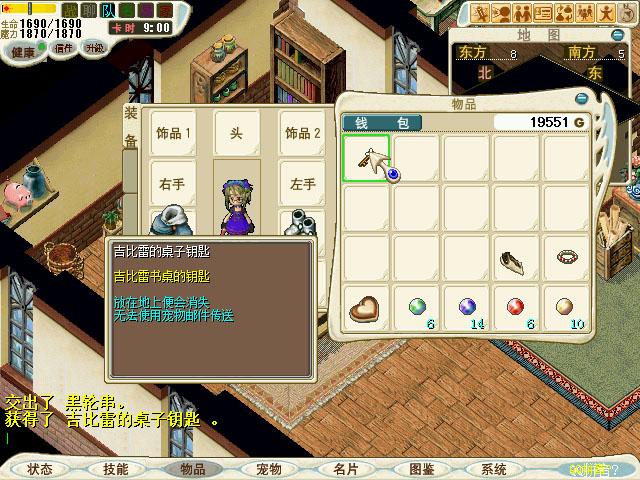The width and height of the screenshot is (640, 480).
Task: Open the 宠物 pets menu
Action: [x=268, y=469]
